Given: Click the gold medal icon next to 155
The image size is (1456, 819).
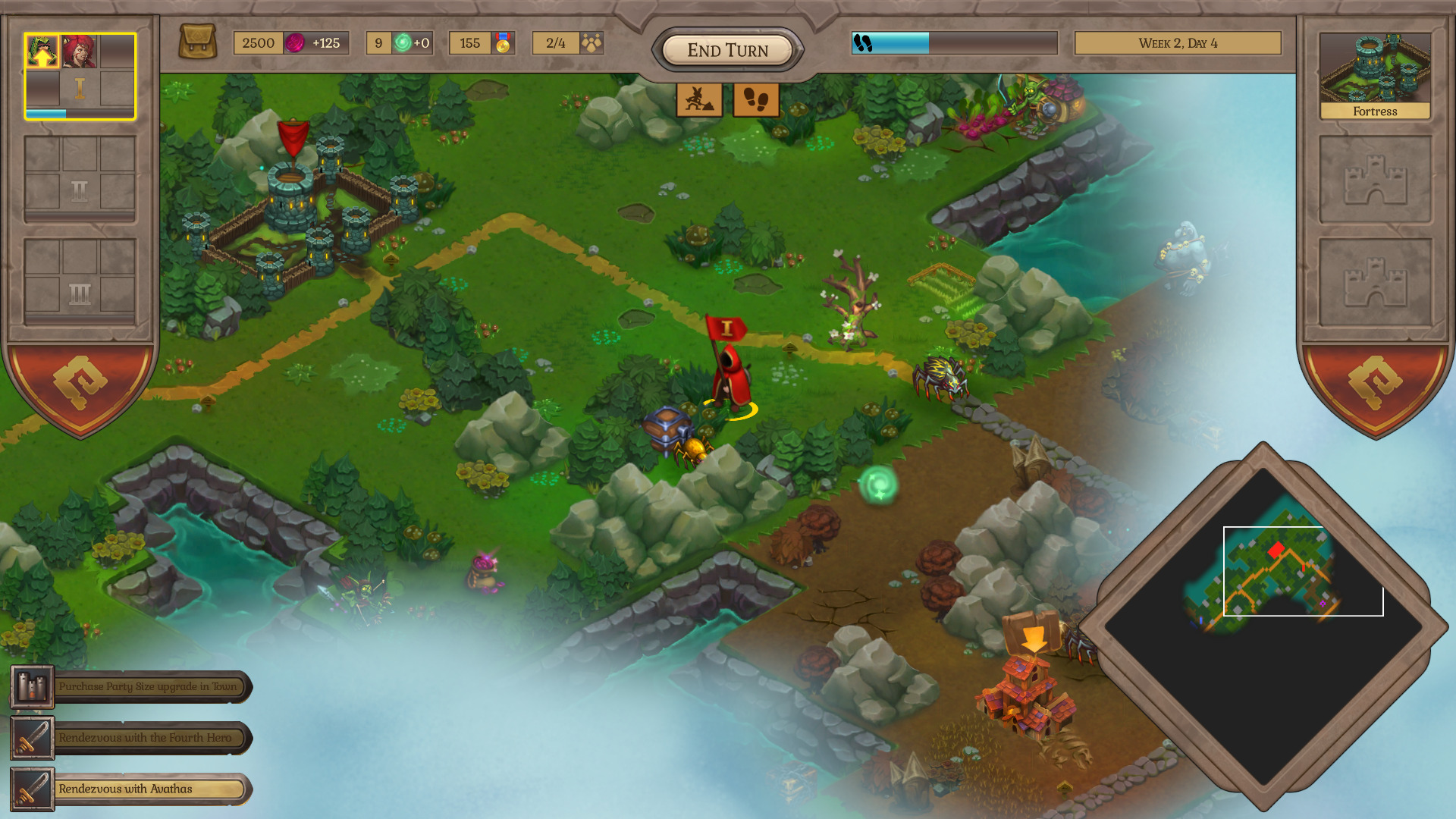Looking at the screenshot, I should pos(503,43).
